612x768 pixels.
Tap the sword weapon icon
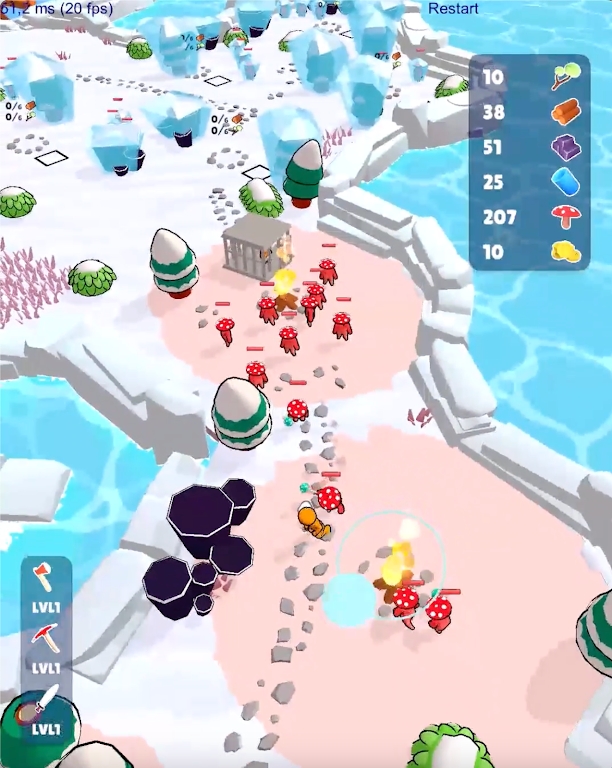(45, 701)
